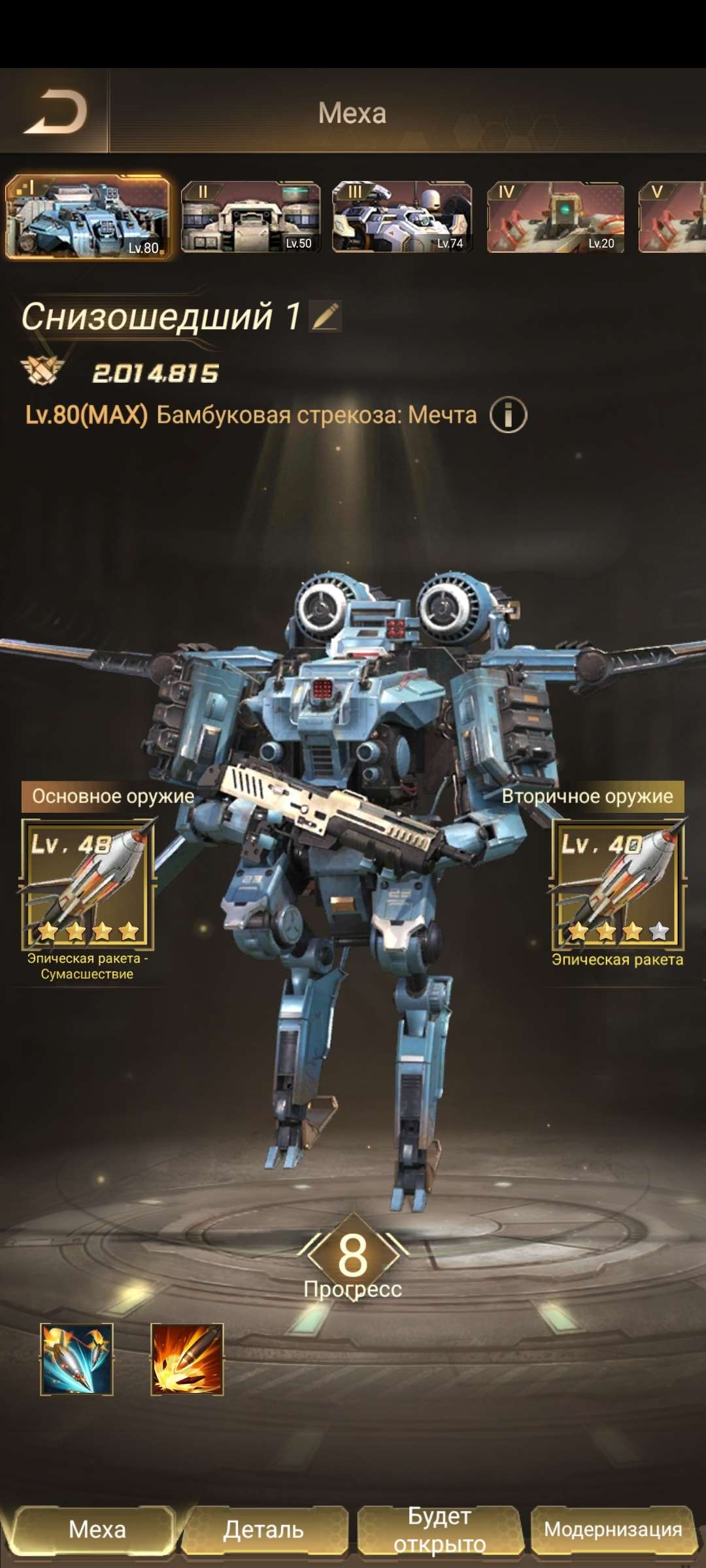The width and height of the screenshot is (706, 1568).
Task: Select mecha slot I at Lv.80
Action: 88,218
